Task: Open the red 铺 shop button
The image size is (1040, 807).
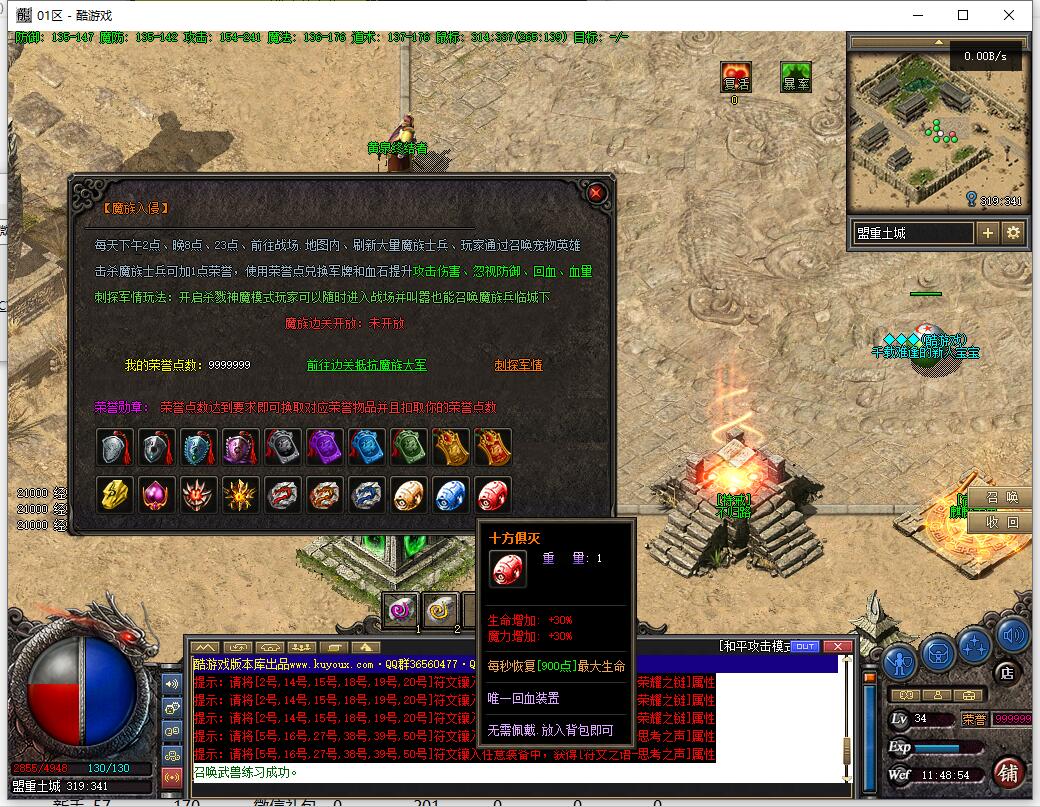Action: click(x=1008, y=773)
